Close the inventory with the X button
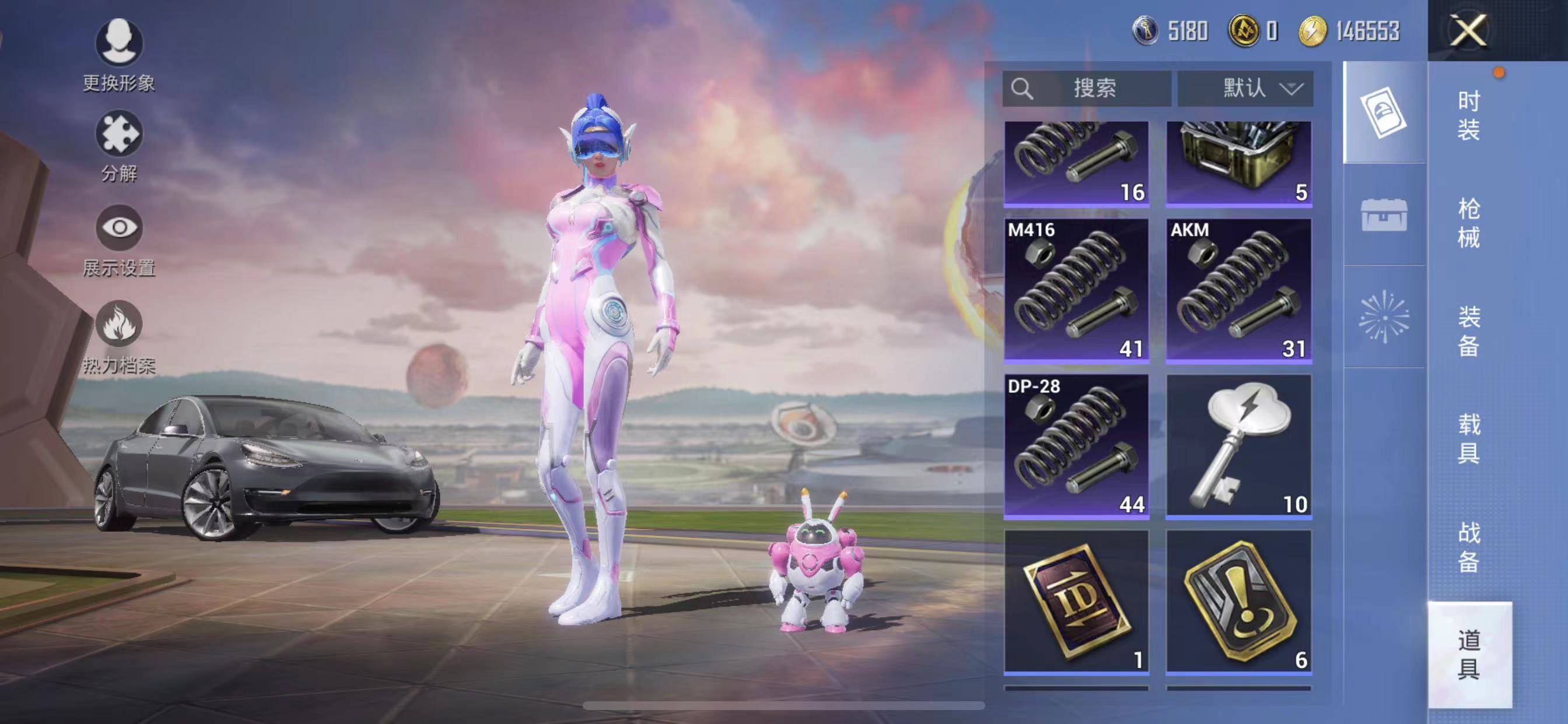 [1468, 30]
